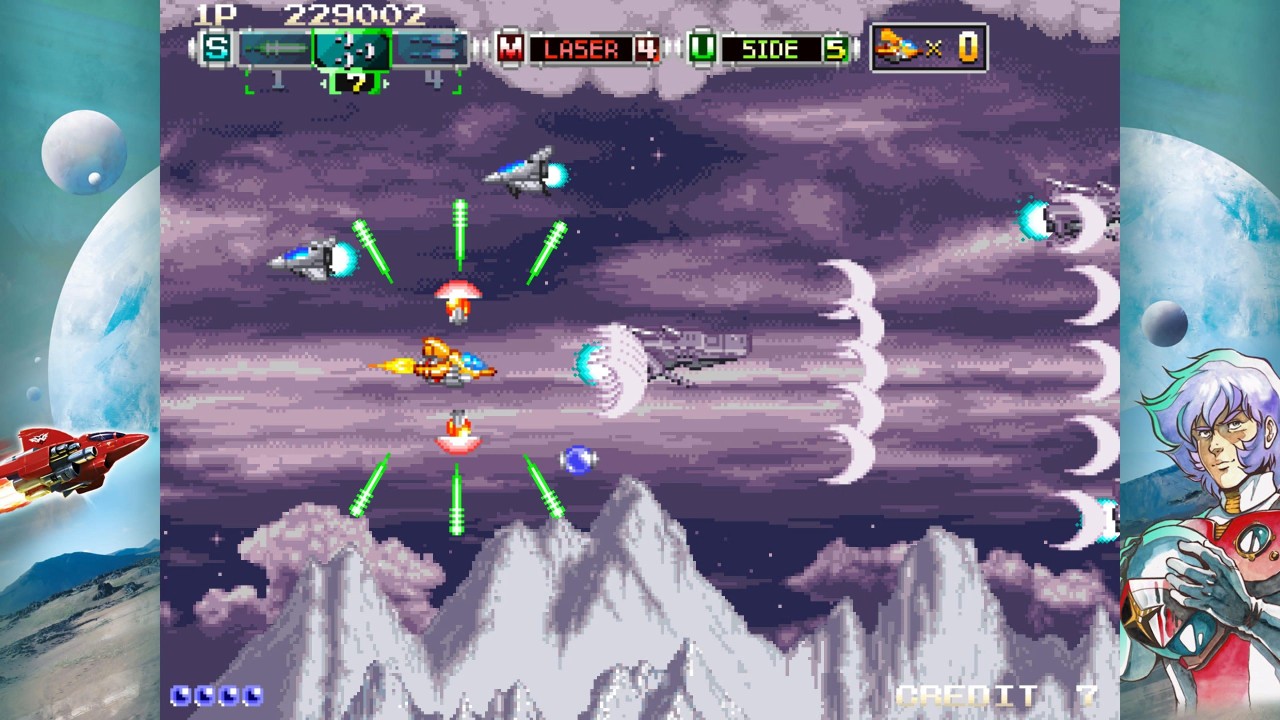Select the SIDE unit formation panel

(x=784, y=49)
